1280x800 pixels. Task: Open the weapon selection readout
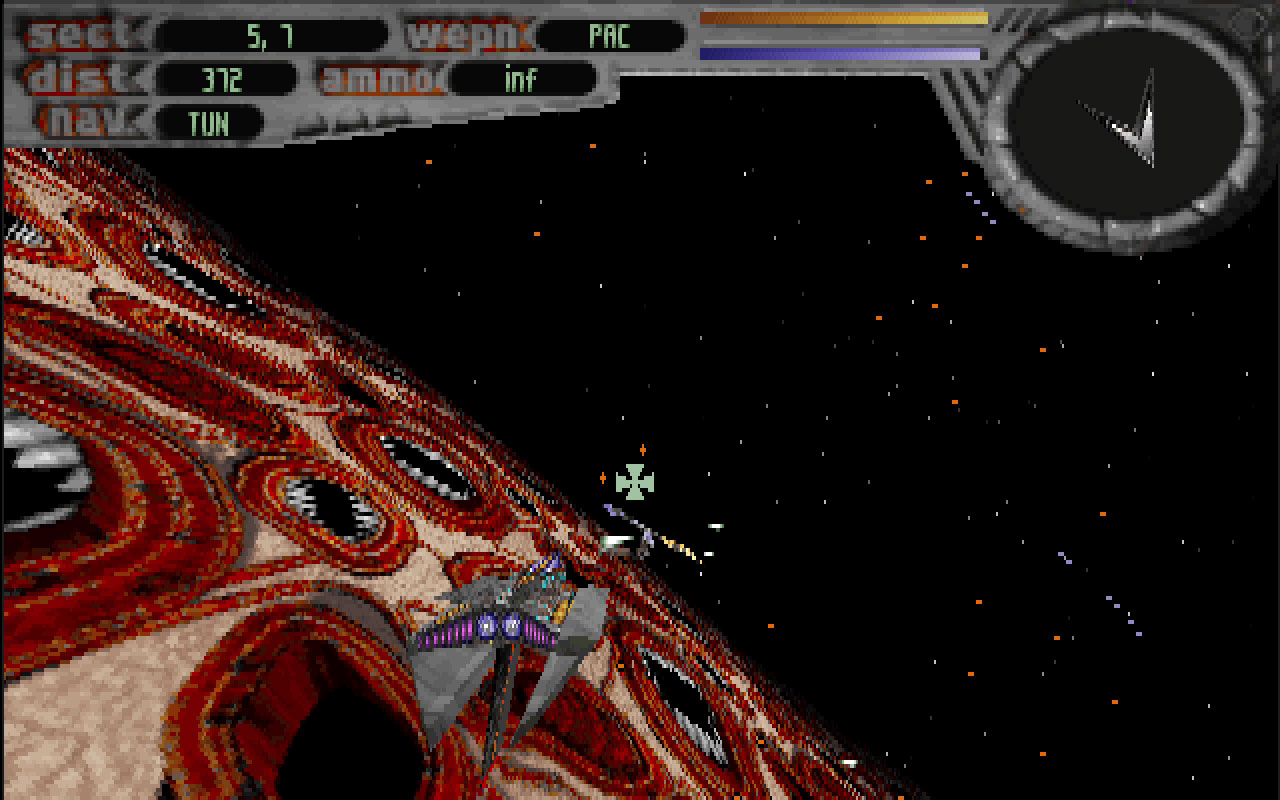click(610, 35)
